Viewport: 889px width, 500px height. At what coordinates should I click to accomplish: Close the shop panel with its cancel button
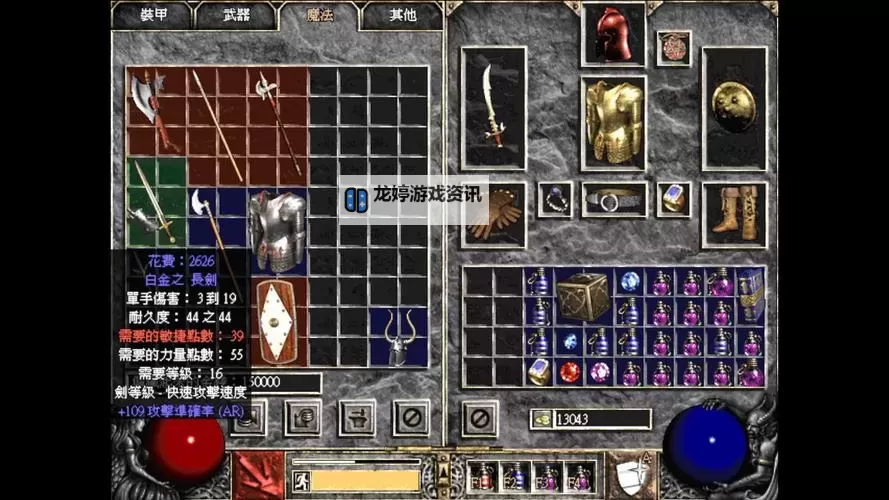[410, 417]
